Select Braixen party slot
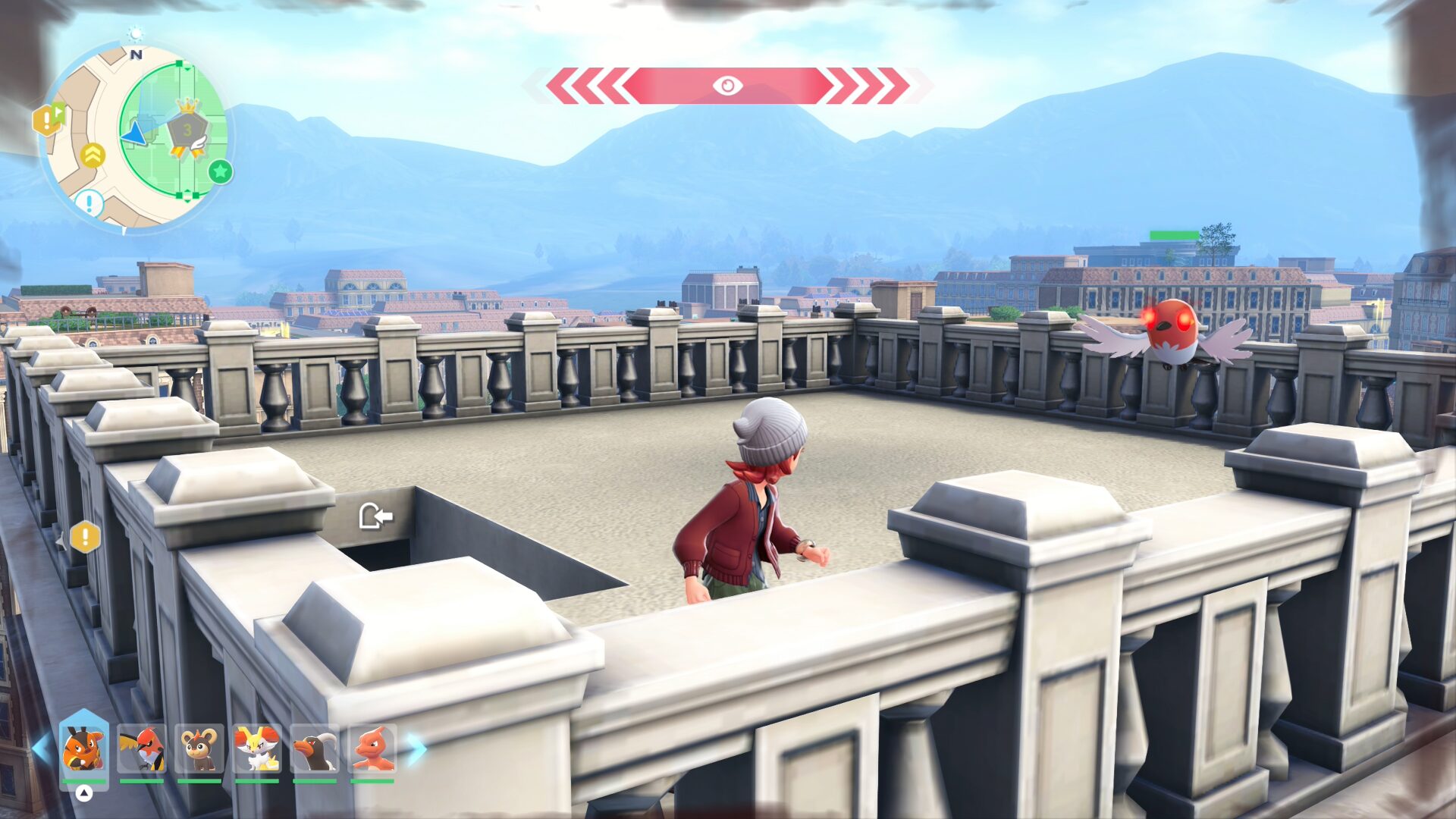Screen dimensions: 1456x819 [257, 748]
